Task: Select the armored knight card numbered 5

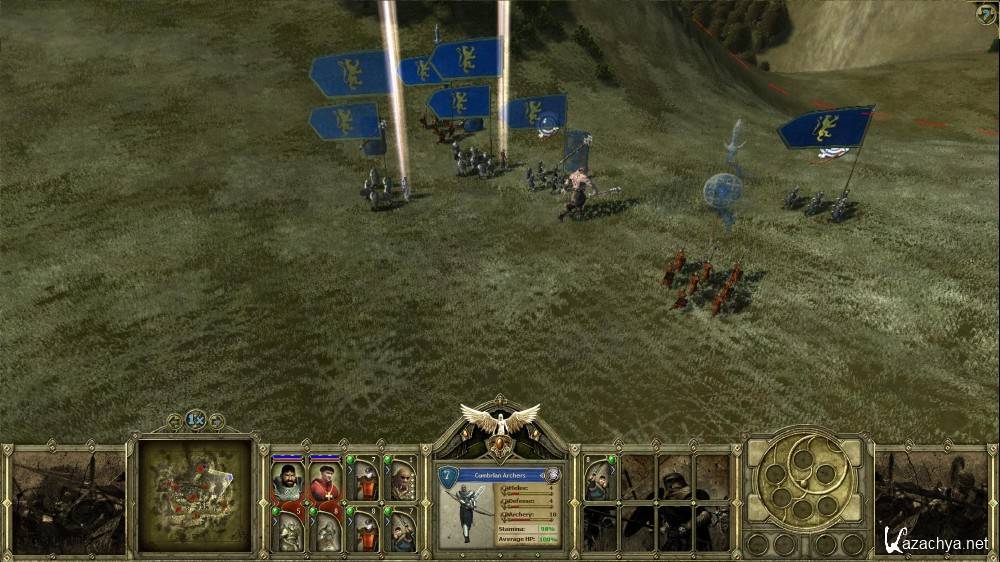Action: (x=287, y=528)
